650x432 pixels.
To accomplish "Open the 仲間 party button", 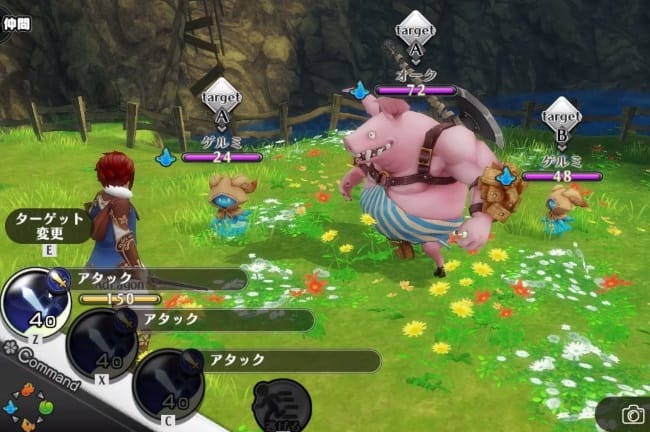I will point(16,21).
